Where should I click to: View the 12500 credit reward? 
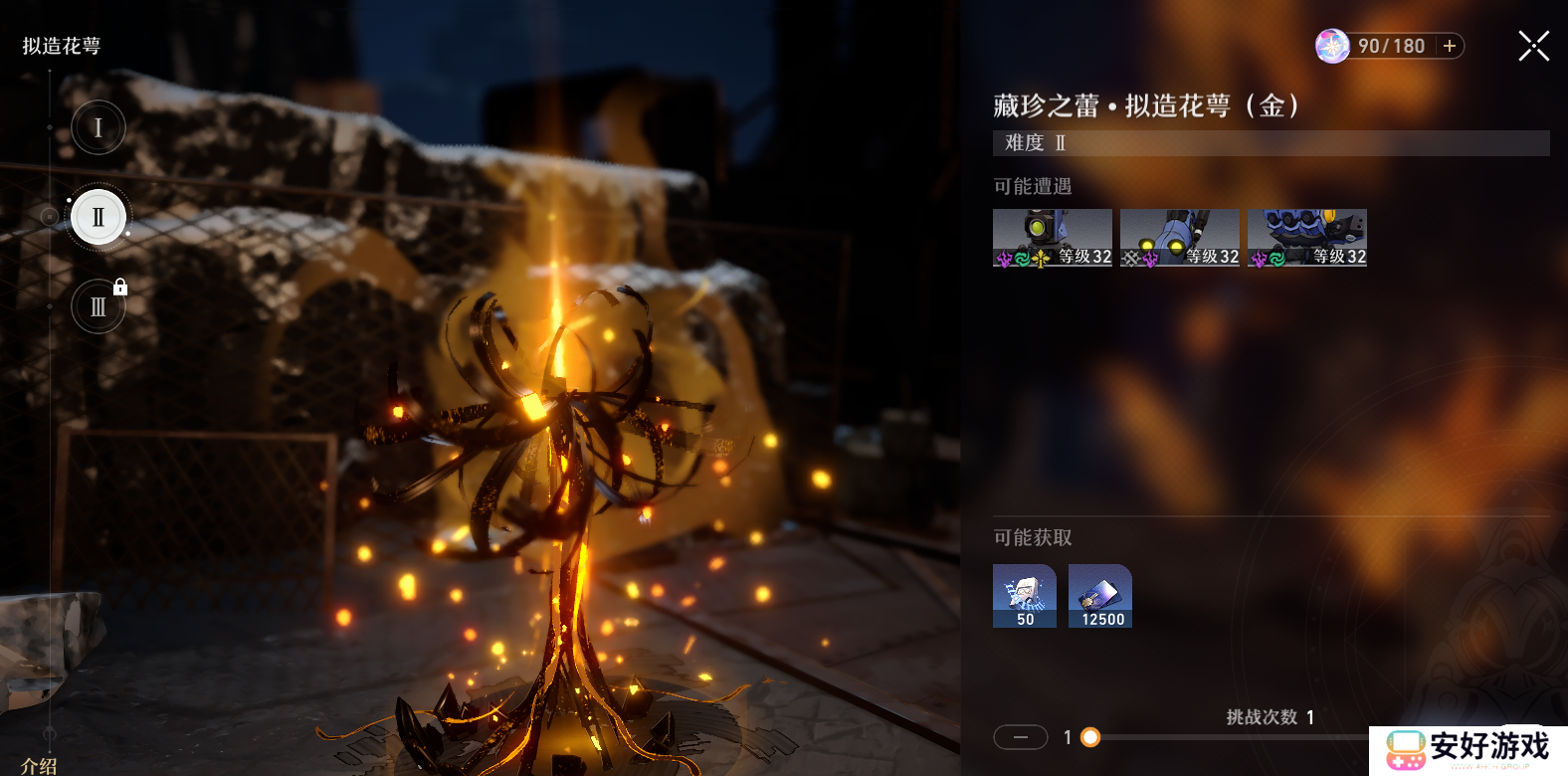(1099, 596)
